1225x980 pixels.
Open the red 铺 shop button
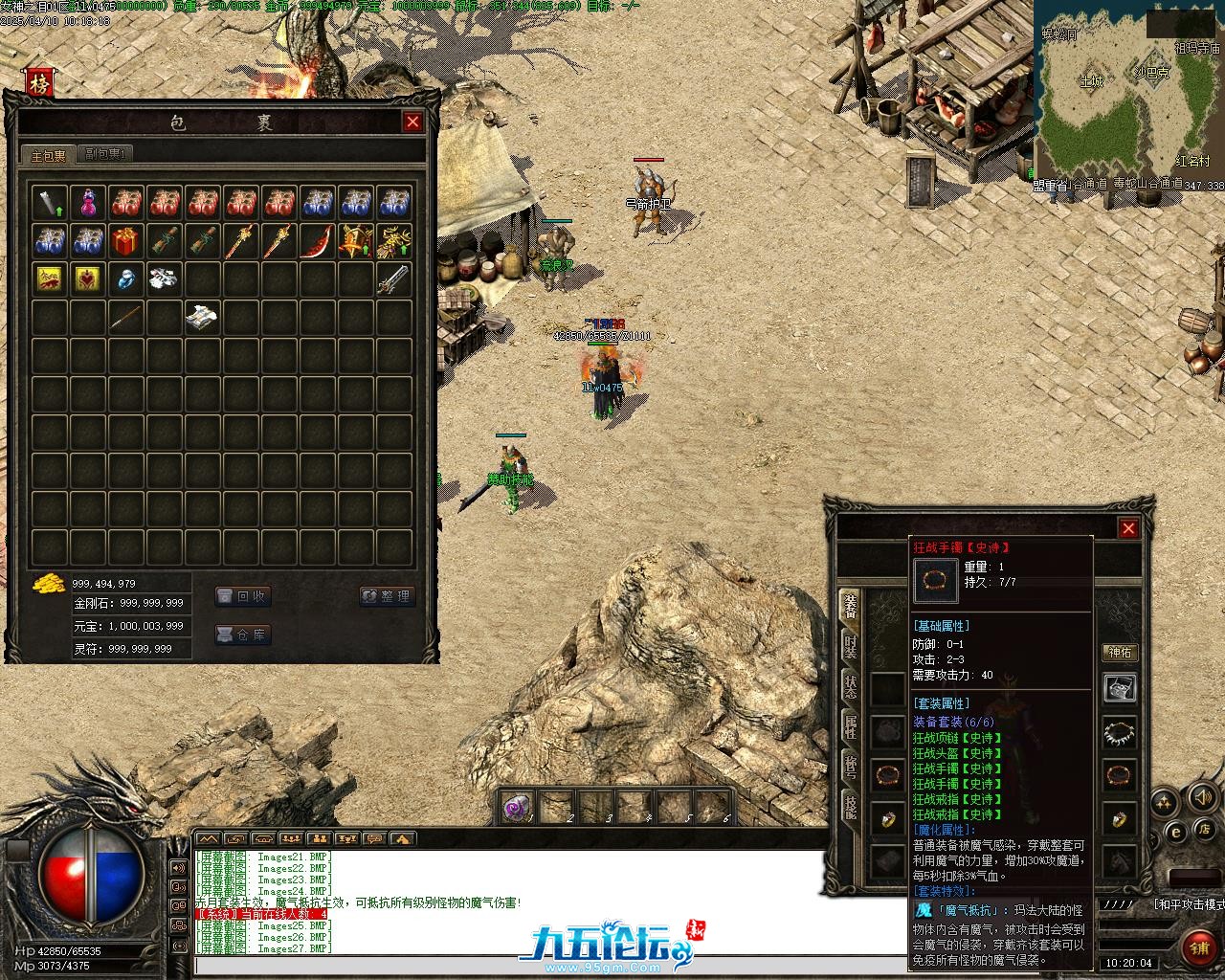(1198, 947)
